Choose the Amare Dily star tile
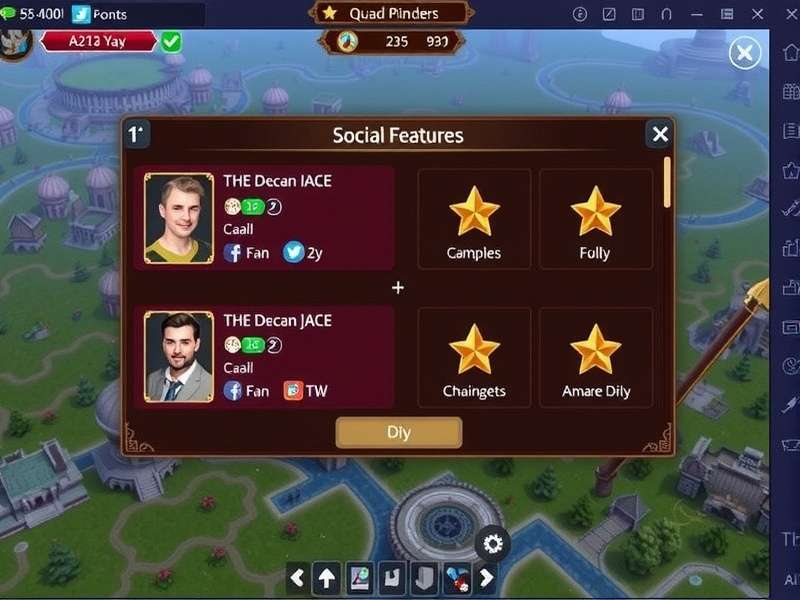 coord(595,357)
